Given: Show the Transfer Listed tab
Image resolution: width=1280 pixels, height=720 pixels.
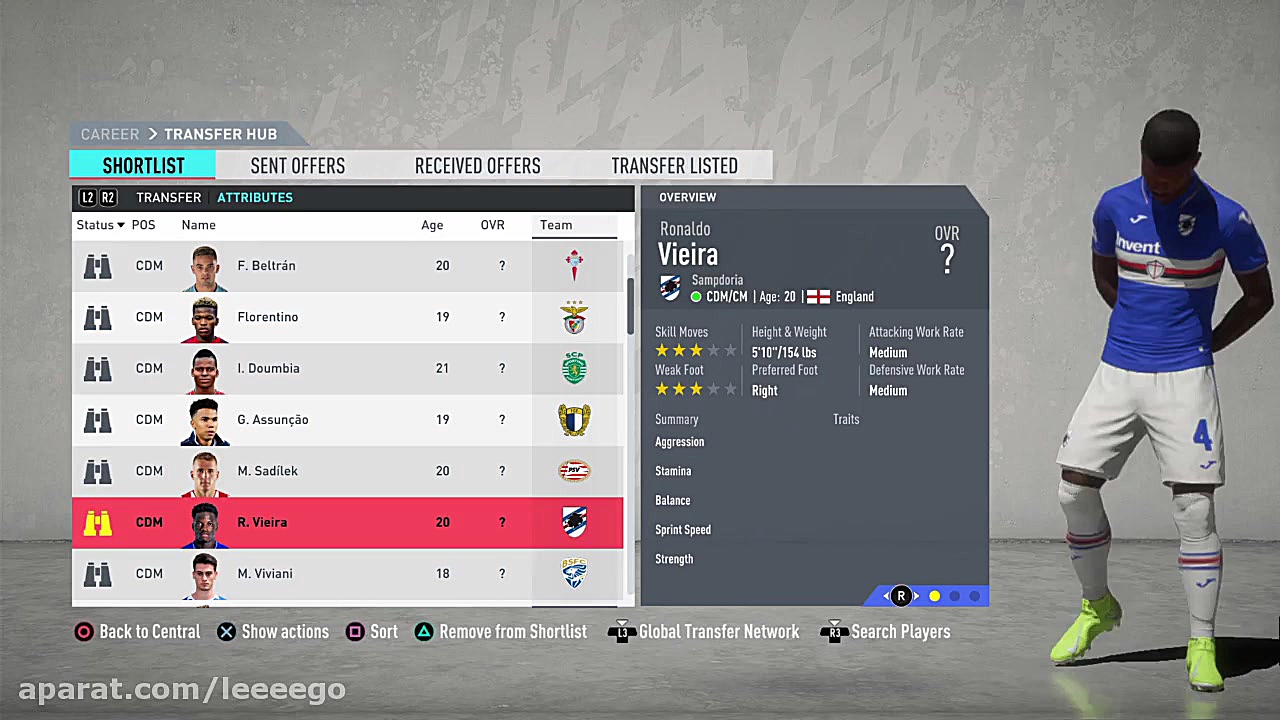Looking at the screenshot, I should [x=674, y=166].
